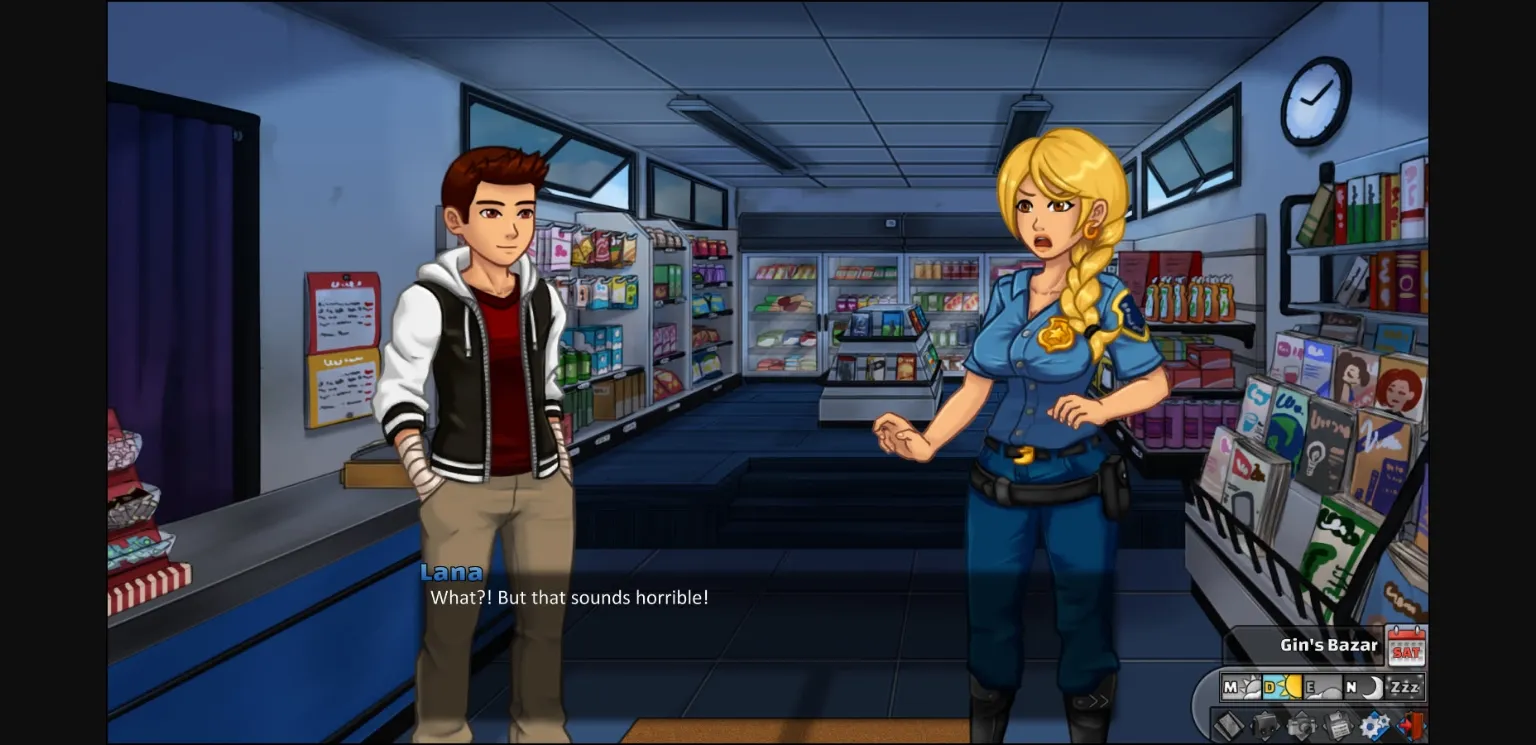Open the map icon in the bottom bar
Viewport: 1536px width, 745px height.
[1232, 726]
